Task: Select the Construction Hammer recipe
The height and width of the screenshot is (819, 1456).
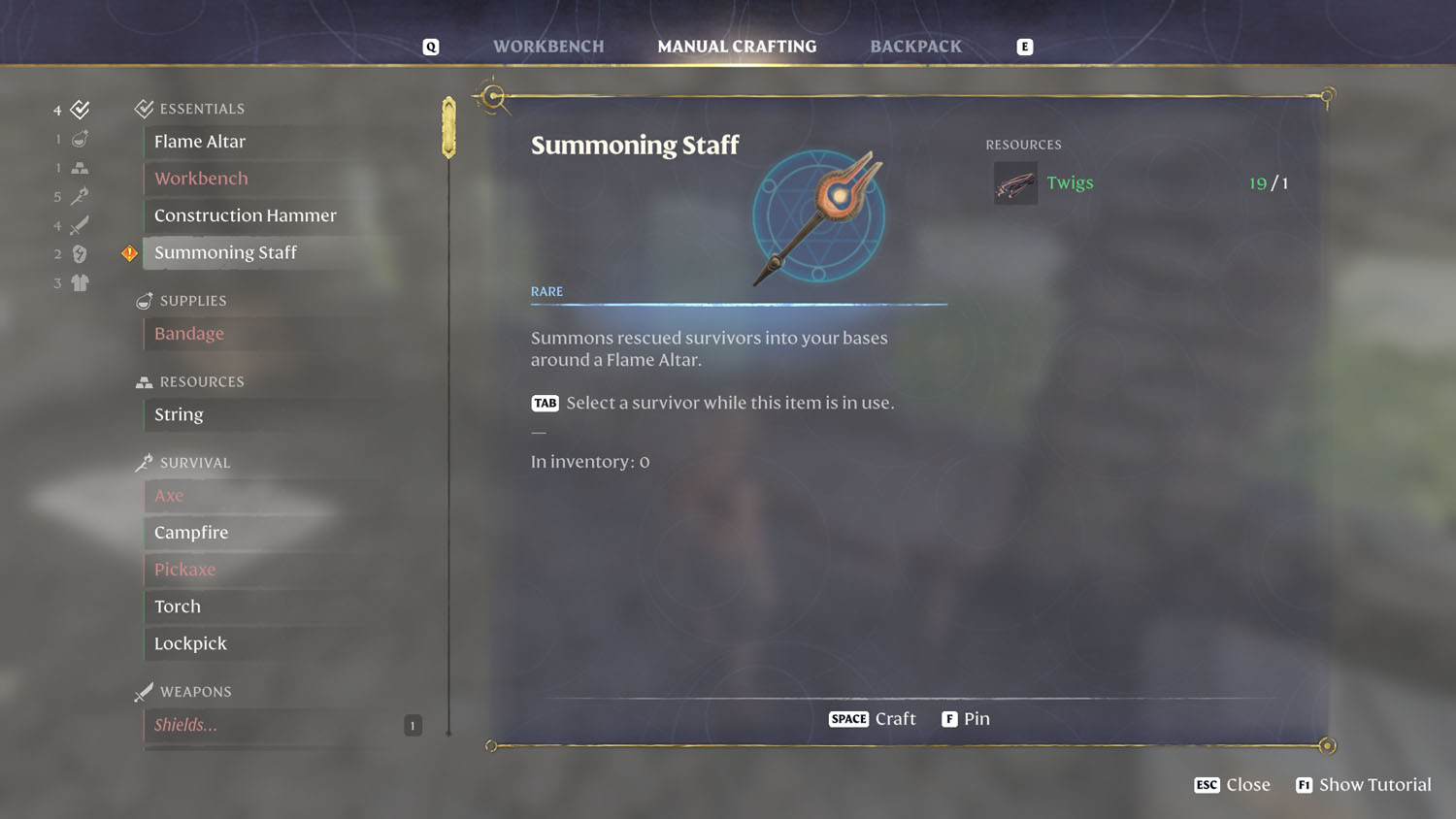Action: pos(245,215)
